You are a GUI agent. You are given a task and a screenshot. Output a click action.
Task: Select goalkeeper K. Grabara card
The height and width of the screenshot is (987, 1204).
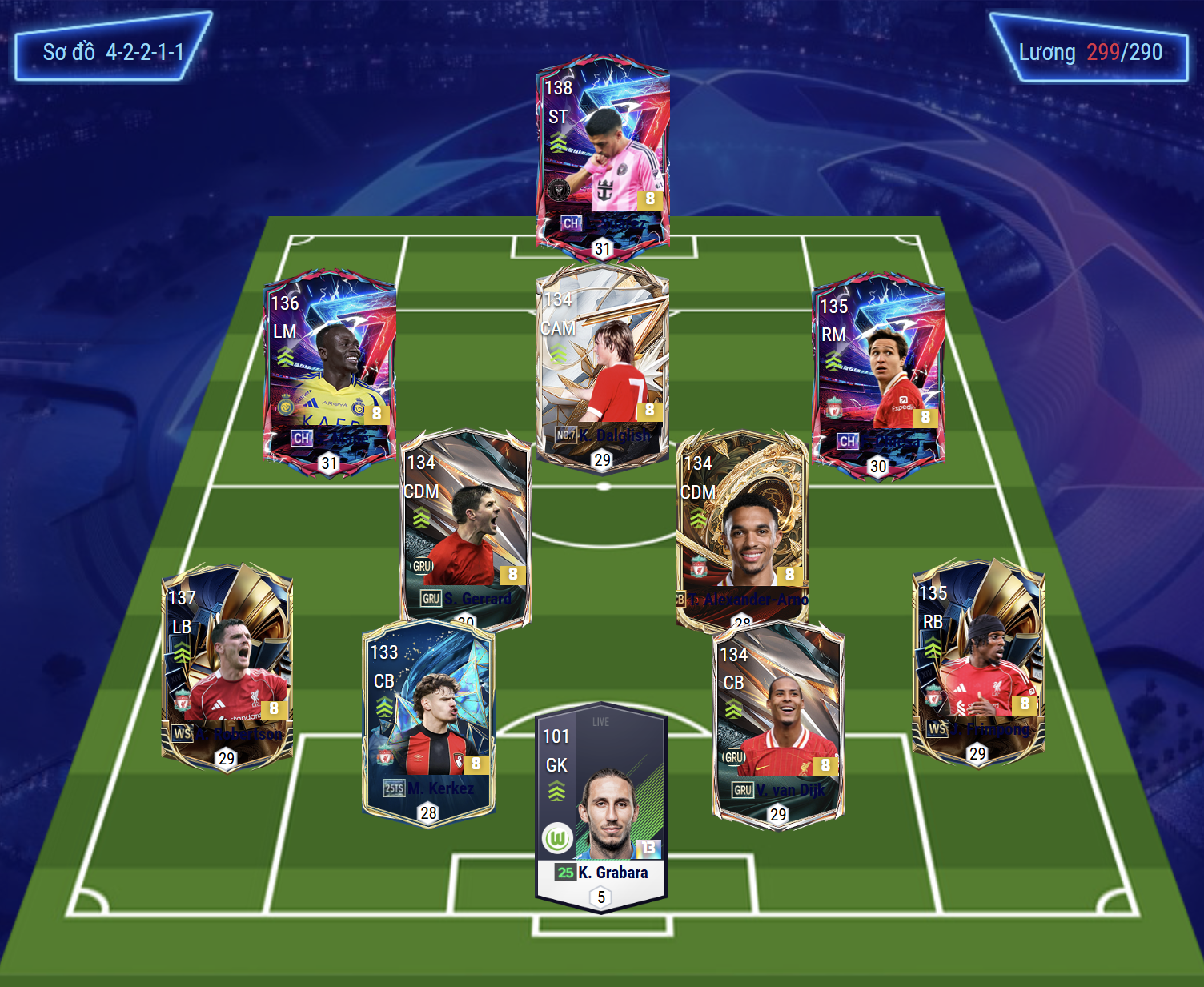(x=600, y=804)
